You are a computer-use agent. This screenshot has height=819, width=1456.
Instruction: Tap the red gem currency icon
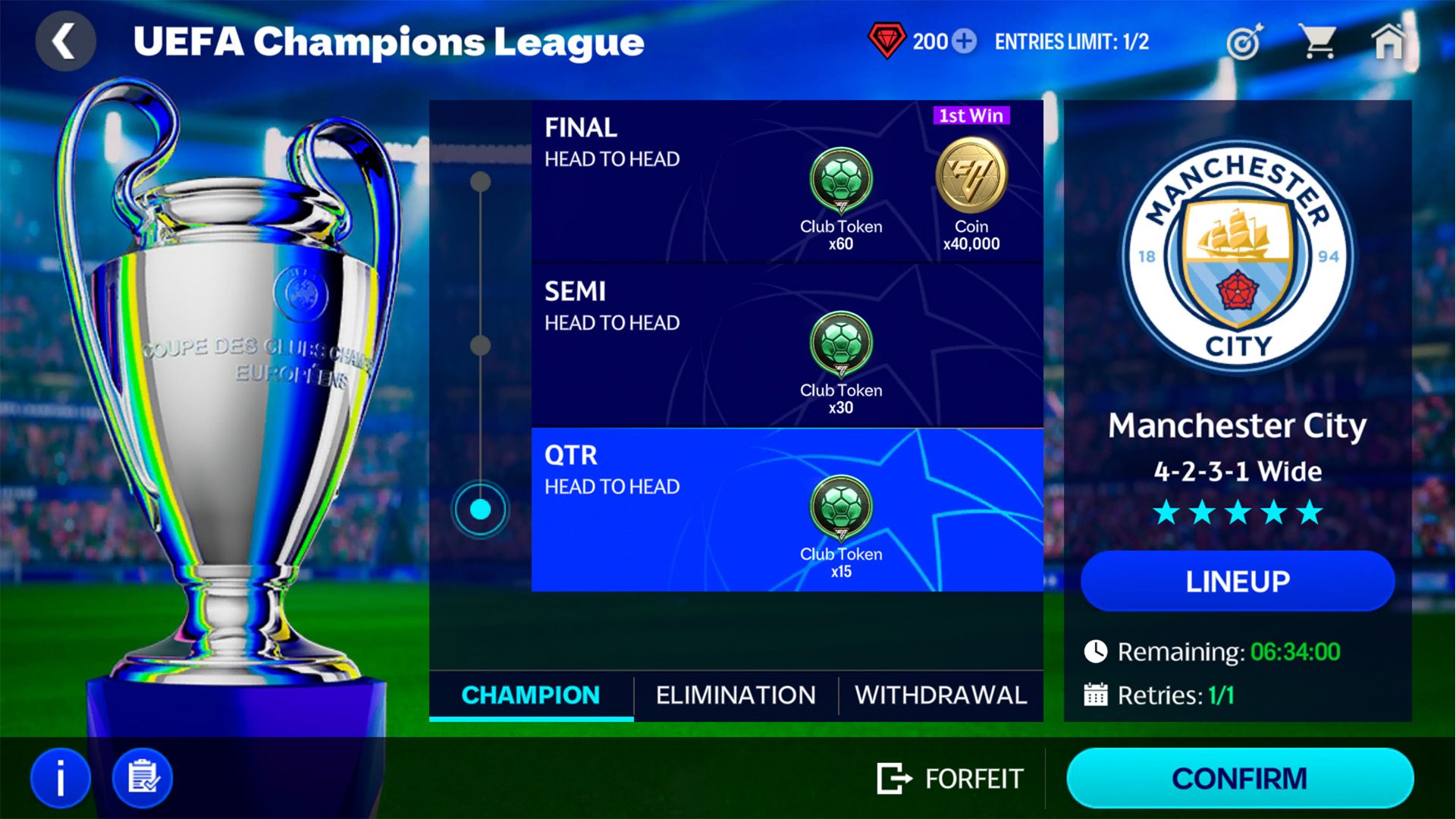point(888,42)
